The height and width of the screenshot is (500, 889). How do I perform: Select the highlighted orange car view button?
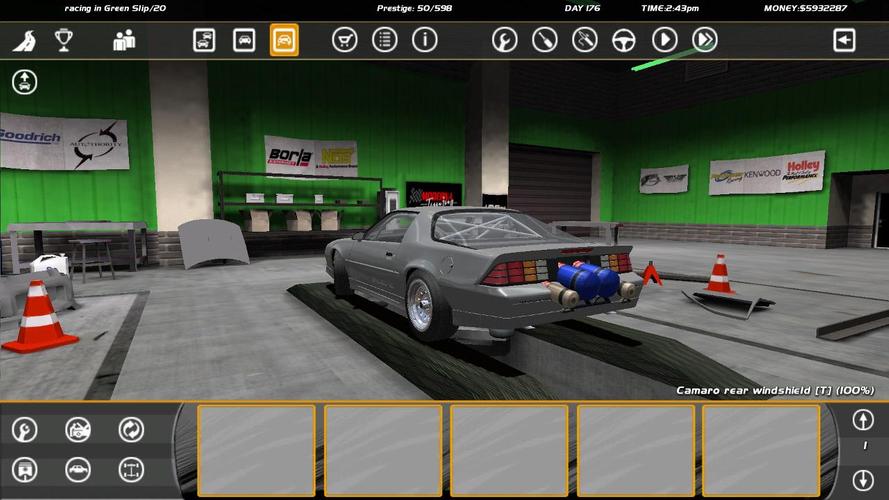[x=284, y=40]
